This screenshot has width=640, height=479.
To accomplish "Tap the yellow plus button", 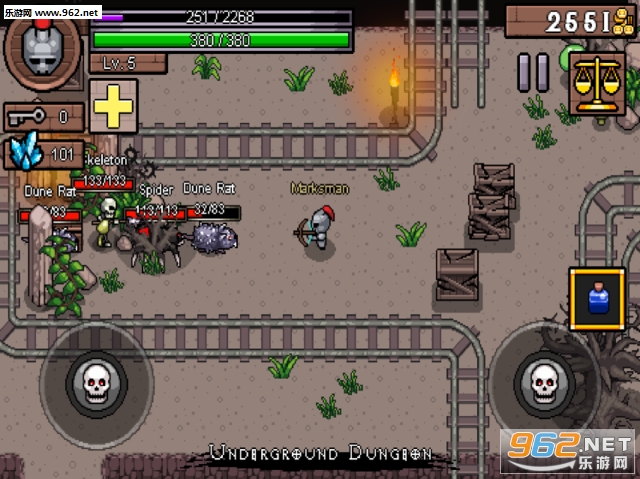I will pos(113,104).
